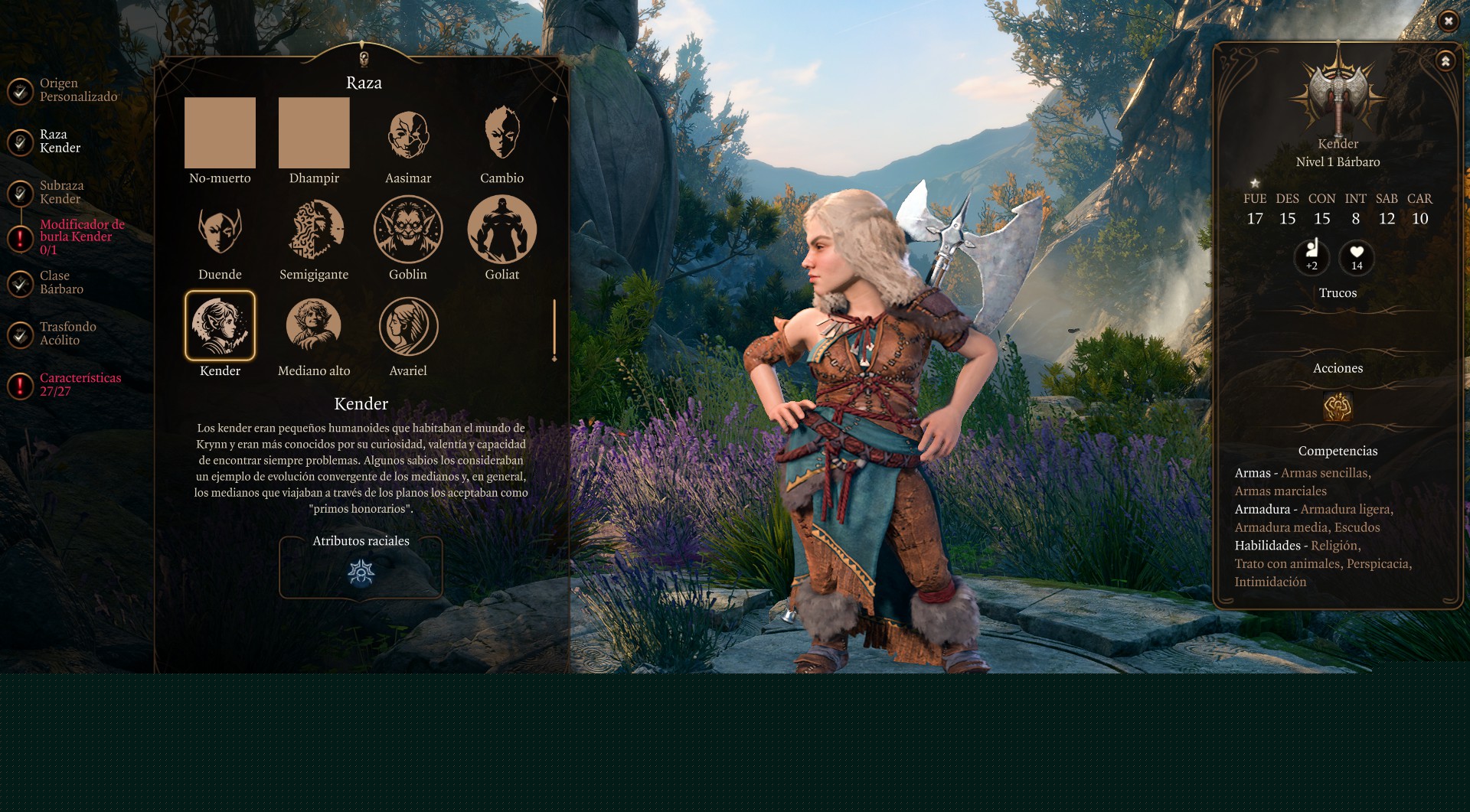Click the racial attribute icon under Atributos raciales
The image size is (1470, 812).
point(361,572)
